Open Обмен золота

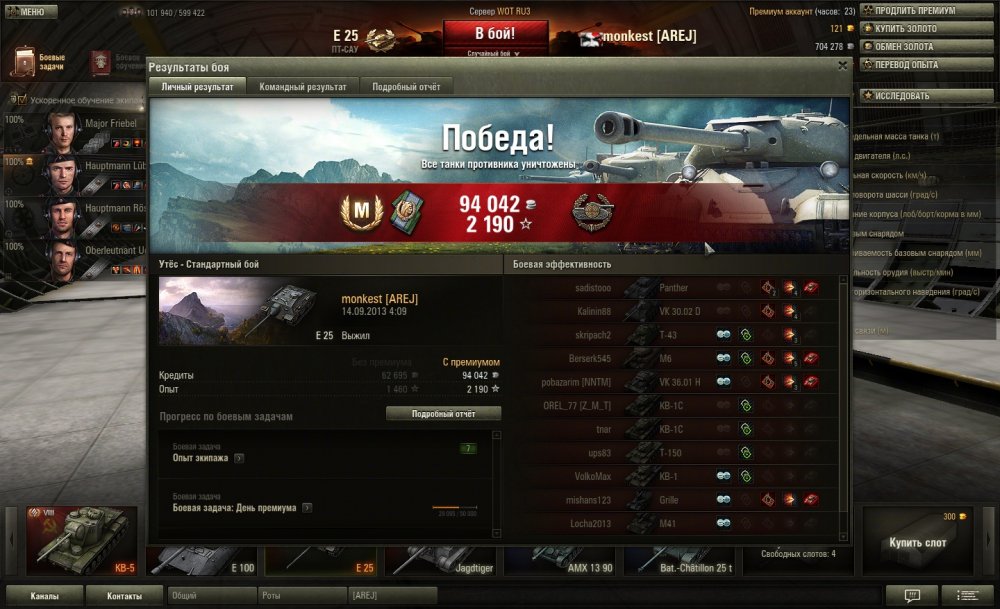(x=913, y=47)
